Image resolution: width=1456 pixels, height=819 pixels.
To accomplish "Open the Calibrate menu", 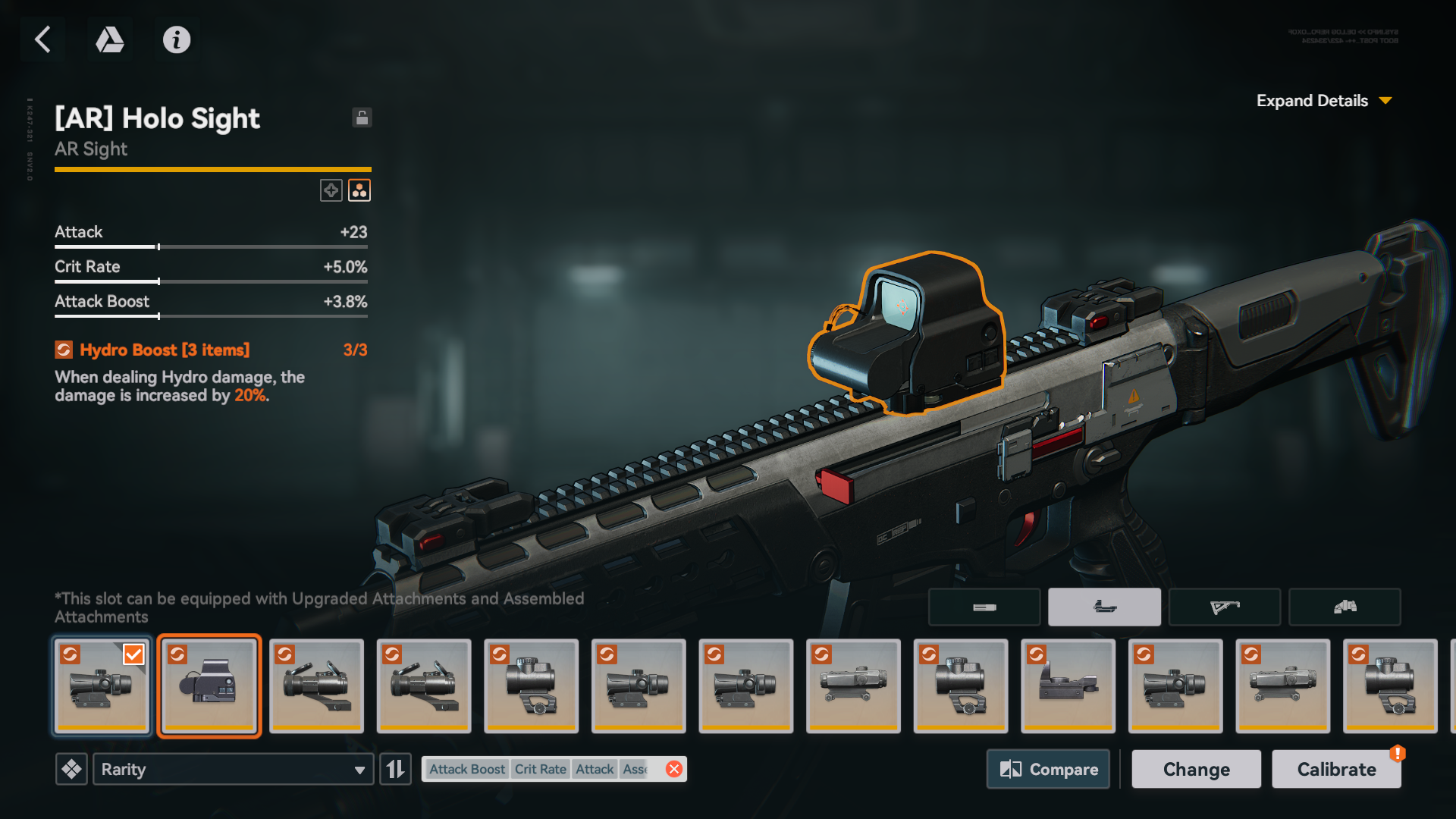I will [x=1336, y=769].
